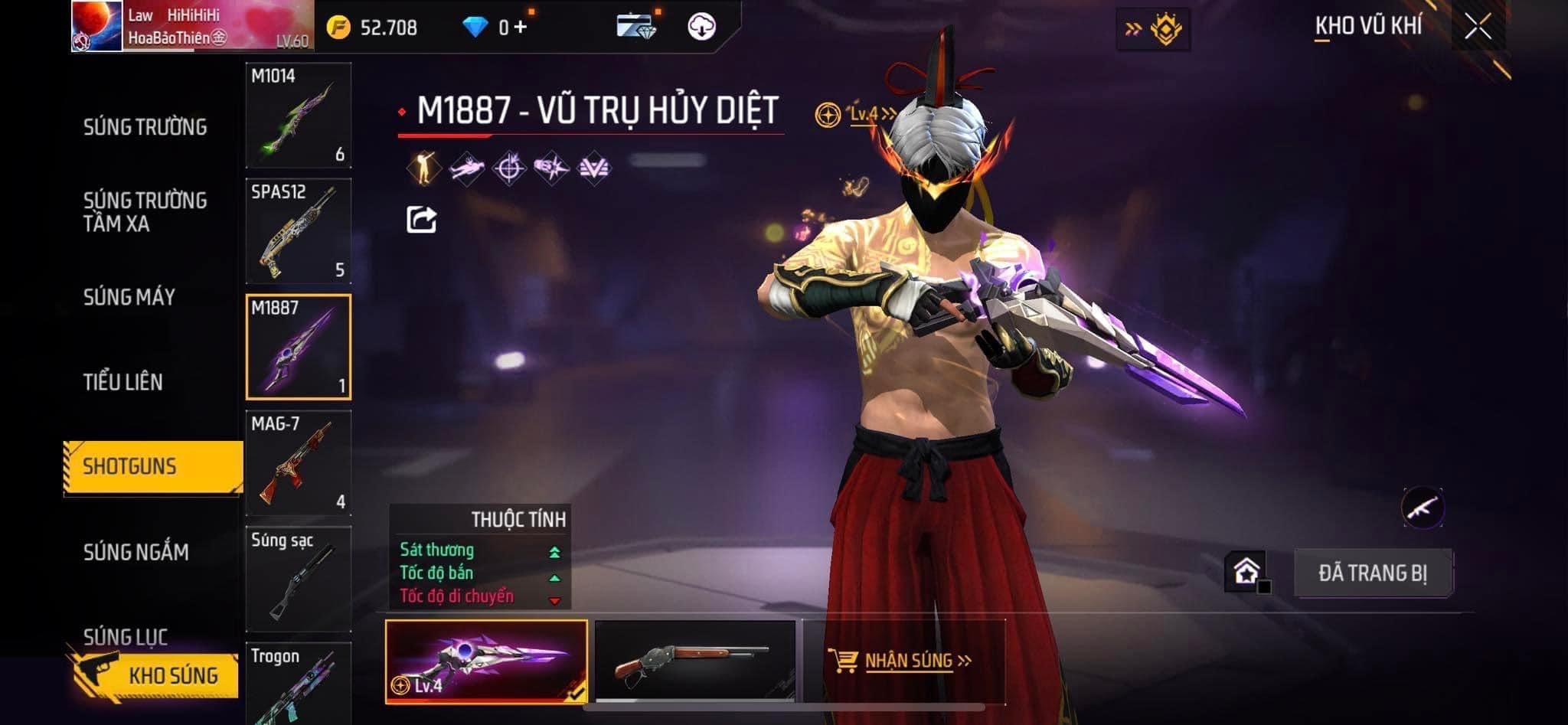
Task: Share the weapon skin via share icon
Action: coord(421,220)
